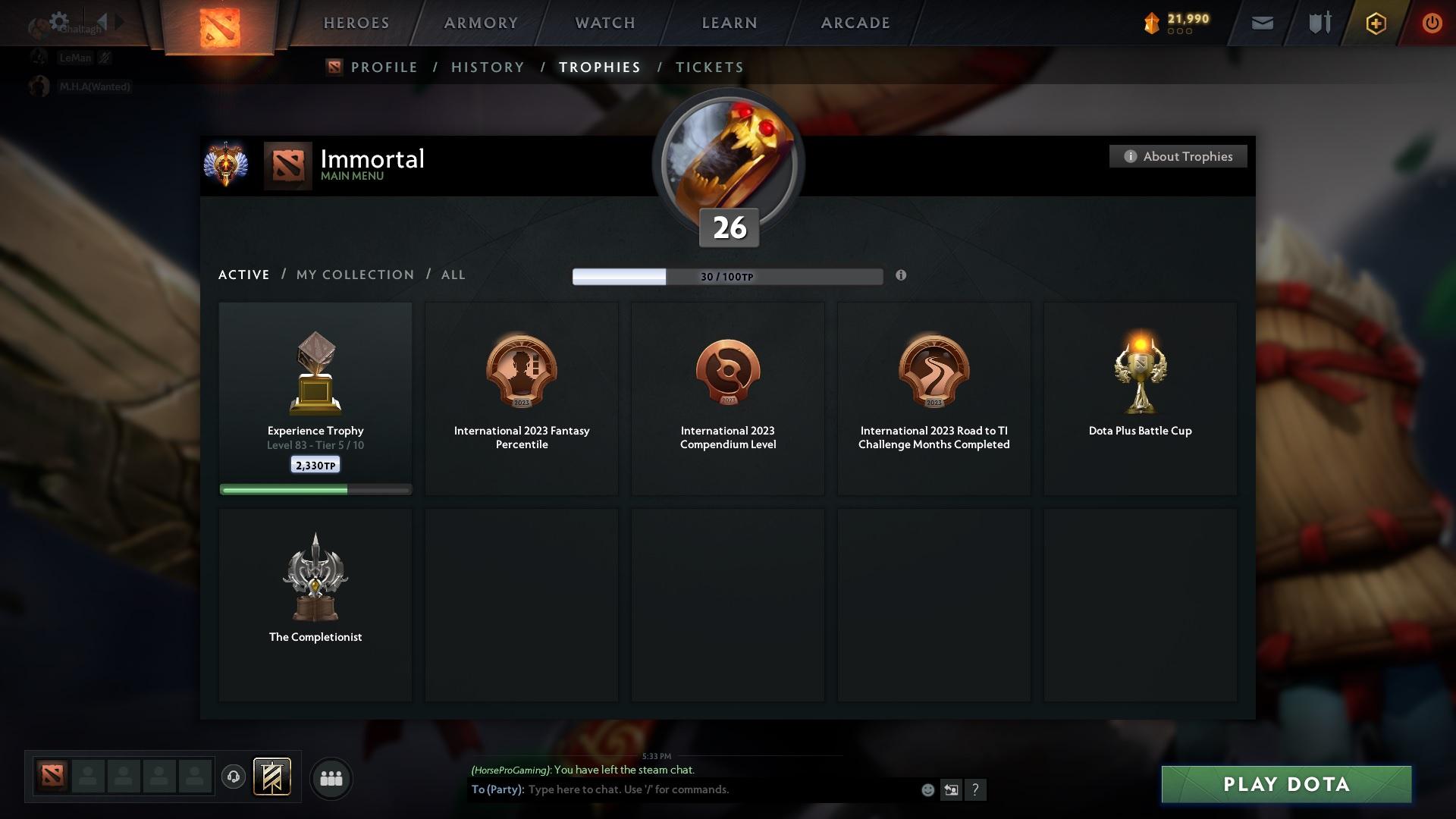
Task: Click the guild banner icon near party slots
Action: (x=273, y=777)
